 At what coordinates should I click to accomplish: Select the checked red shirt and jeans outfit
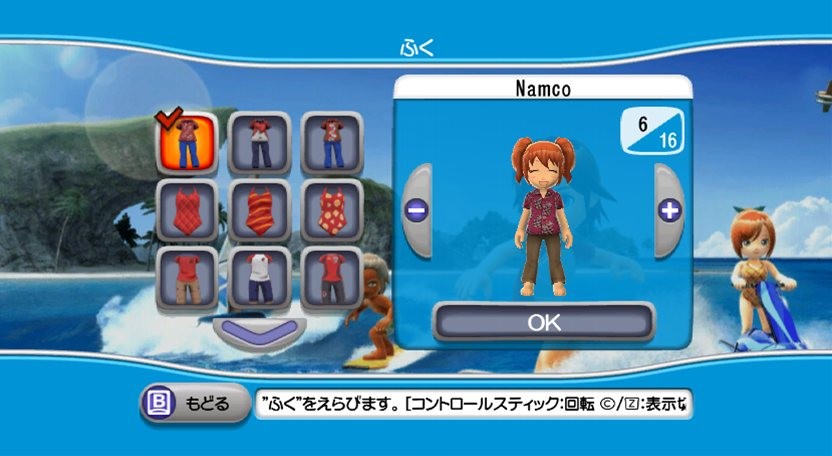pyautogui.click(x=187, y=143)
